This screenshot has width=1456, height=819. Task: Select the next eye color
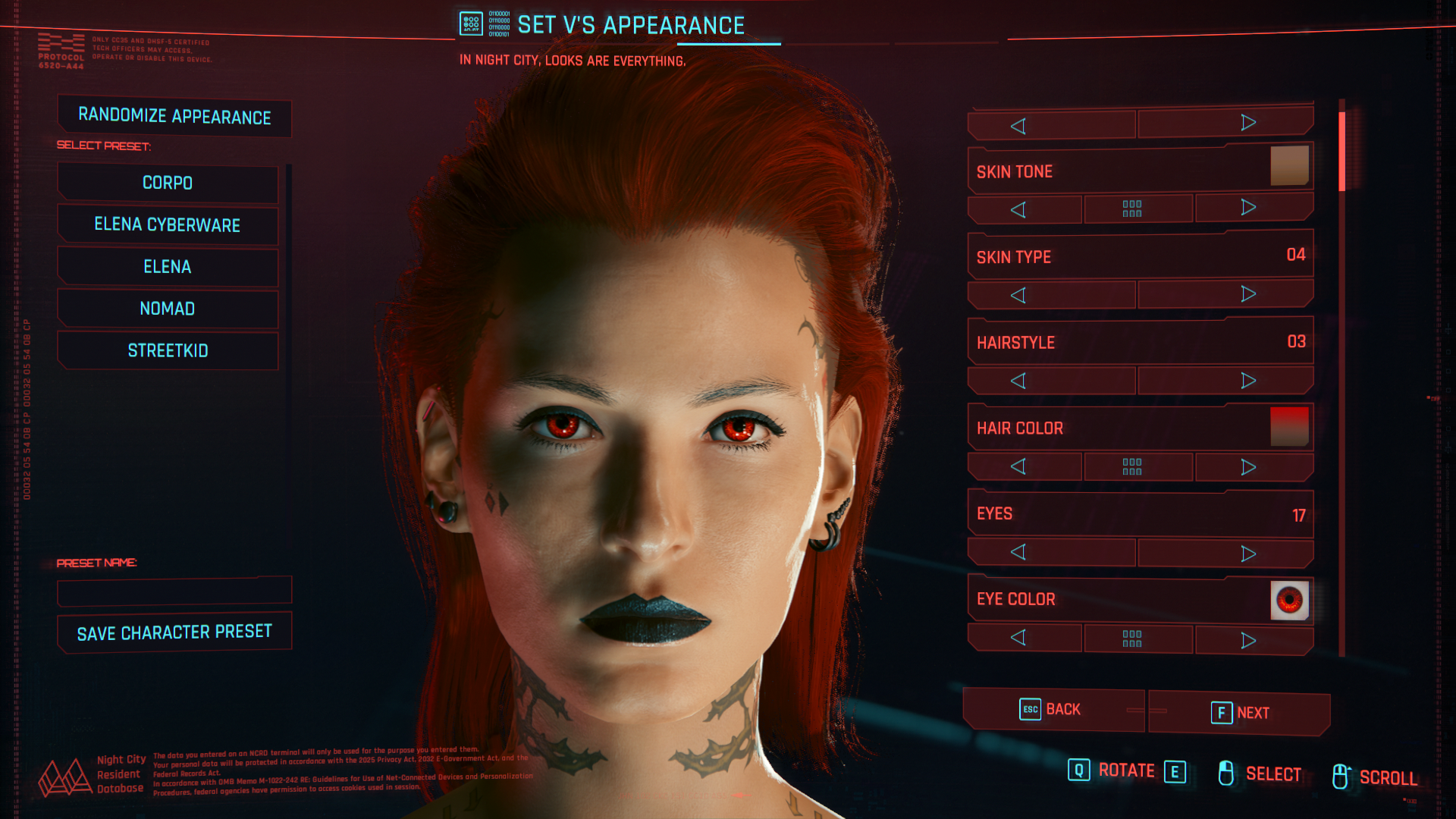tap(1248, 641)
